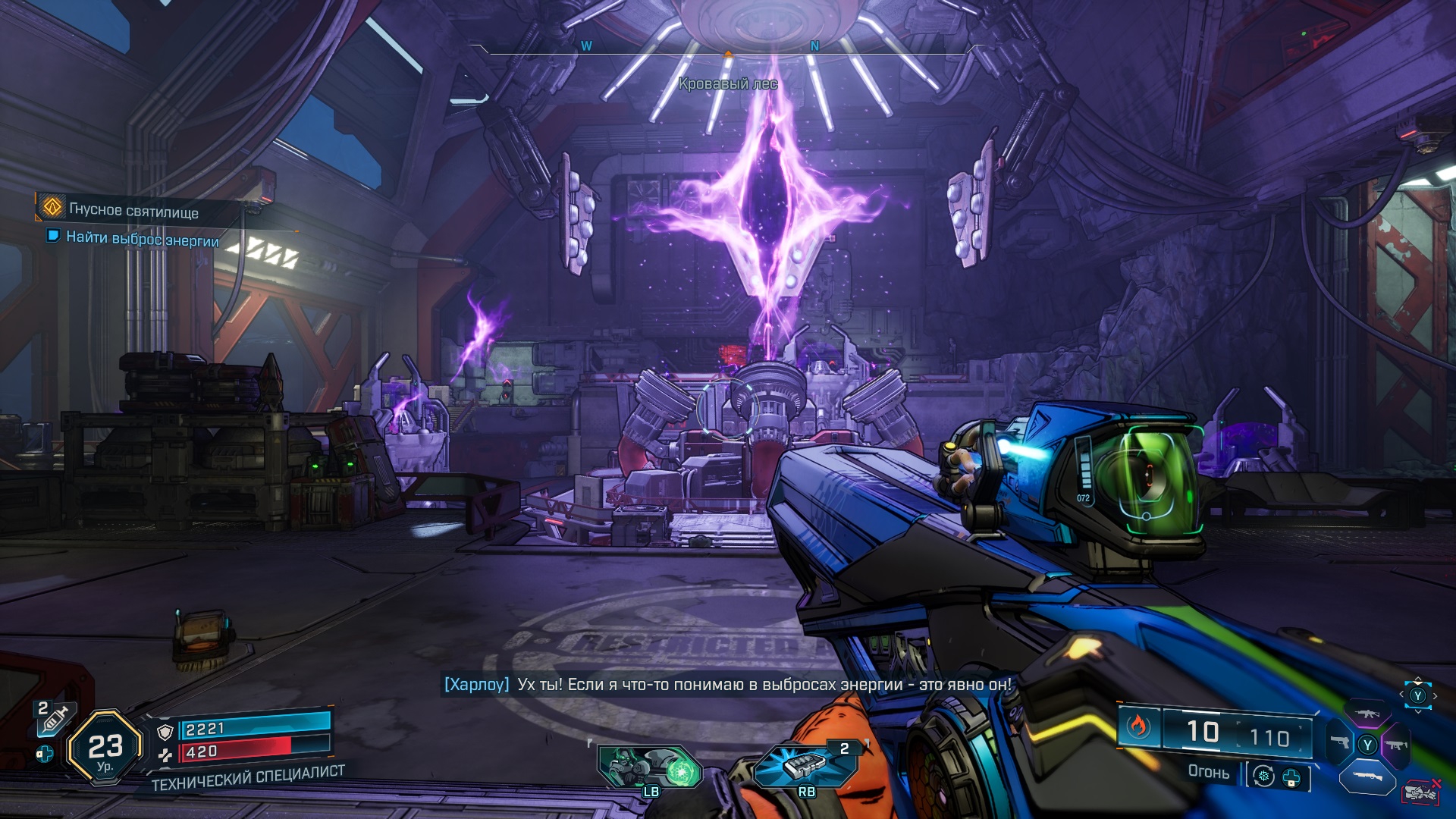This screenshot has width=1456, height=819.
Task: Switch to the submachine gun slot
Action: [x=1395, y=745]
